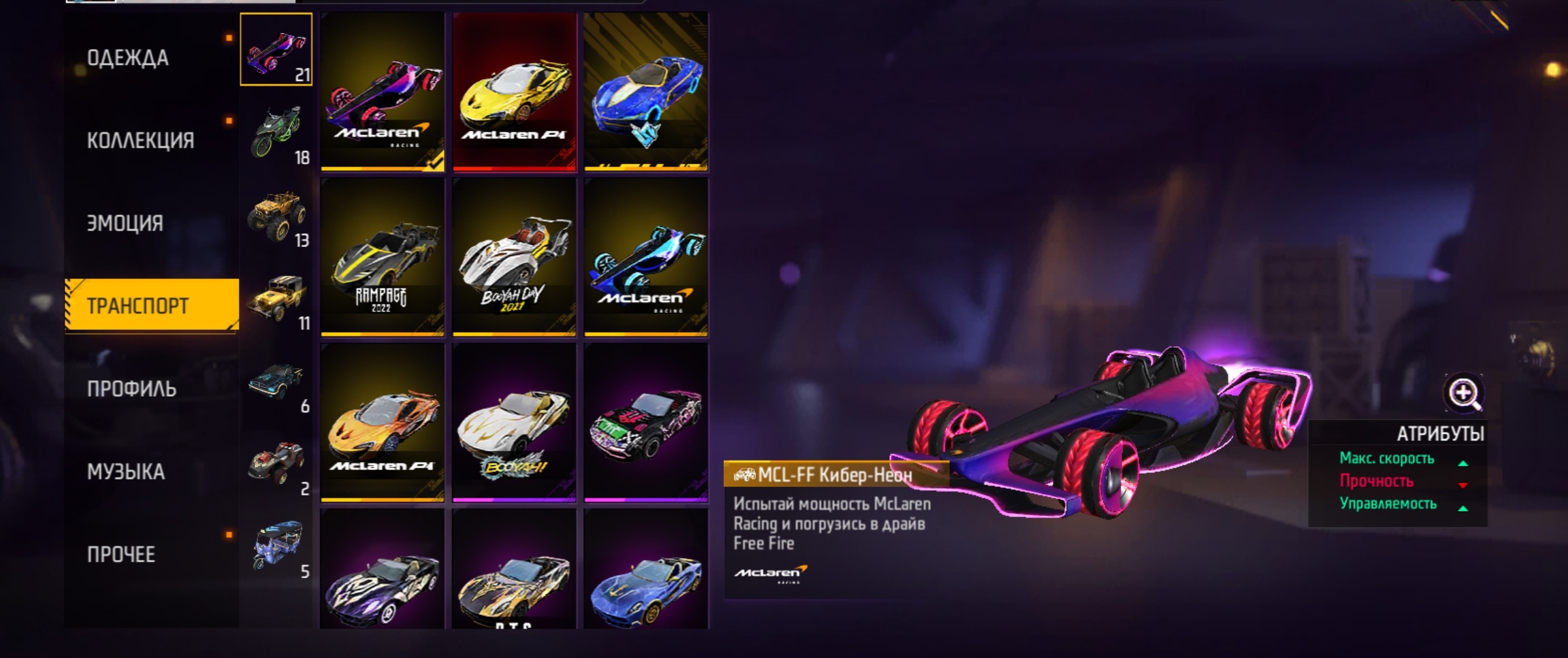Pick the teal pickup truck type
The width and height of the screenshot is (1568, 658).
tap(277, 383)
